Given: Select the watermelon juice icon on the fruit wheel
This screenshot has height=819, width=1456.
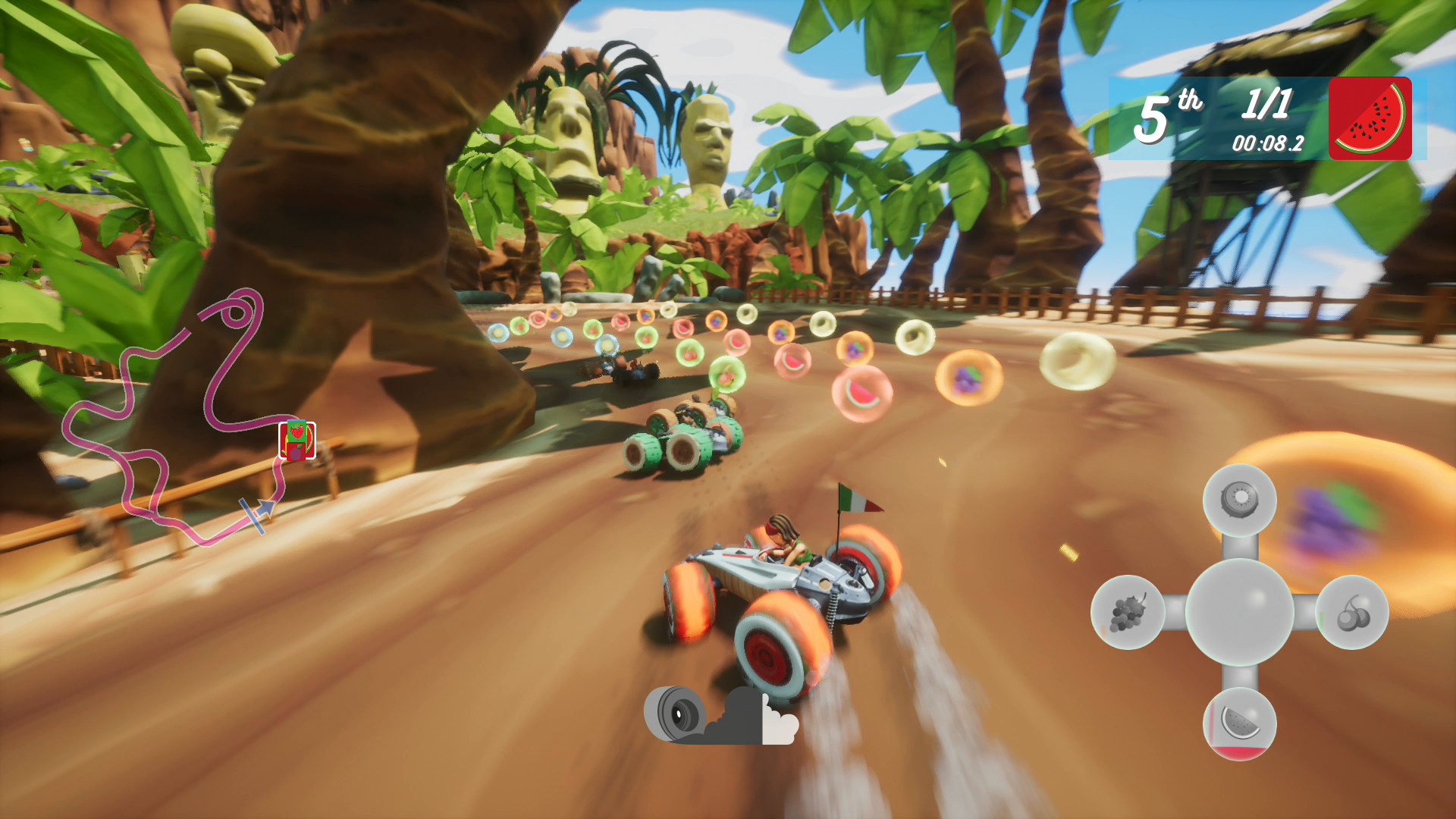Looking at the screenshot, I should click(1241, 724).
